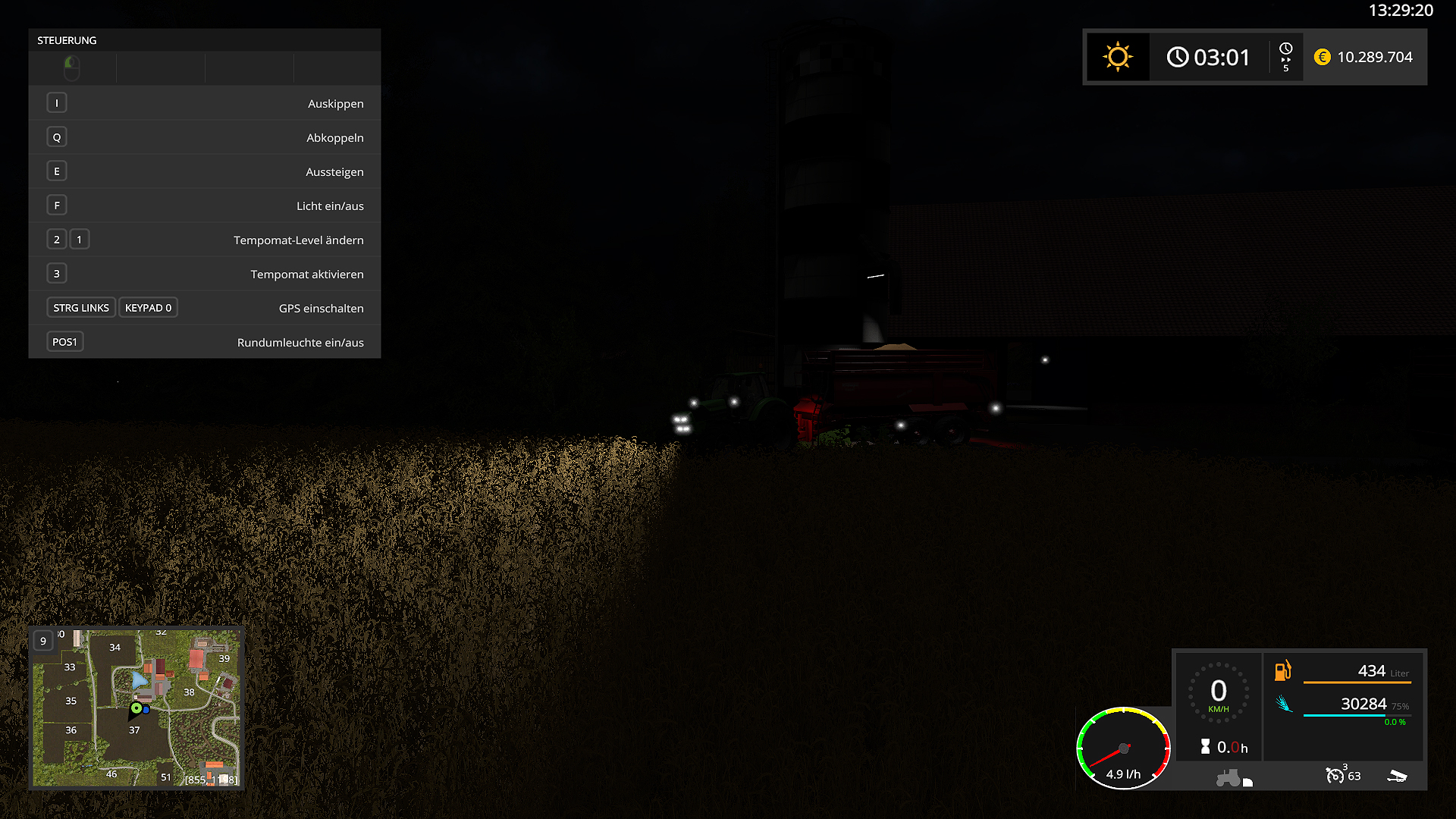Open the minimap
The width and height of the screenshot is (1456, 819).
[x=136, y=707]
